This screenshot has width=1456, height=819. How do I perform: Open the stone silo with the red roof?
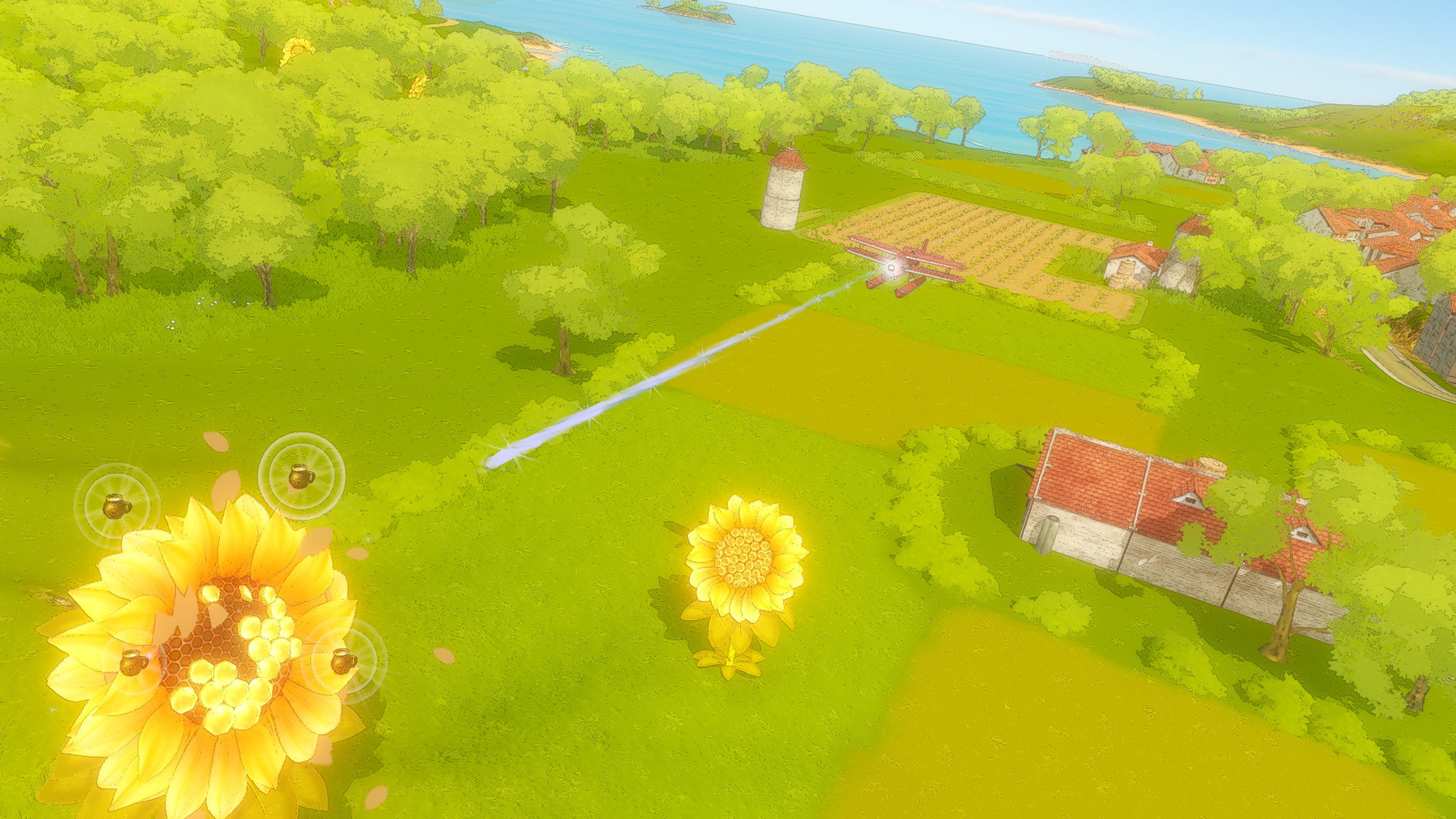[781, 193]
